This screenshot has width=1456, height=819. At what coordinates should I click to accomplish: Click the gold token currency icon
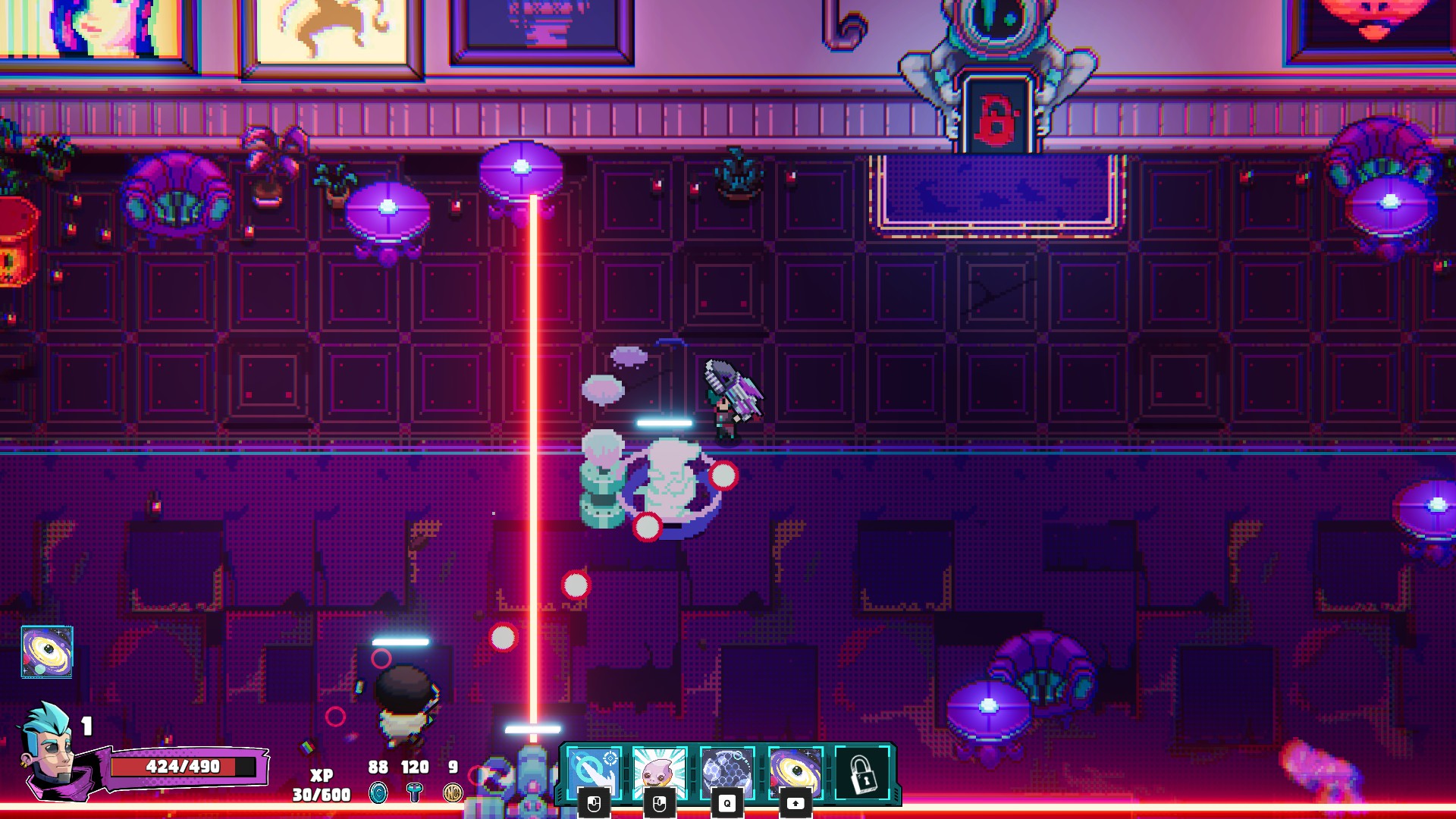coord(453,793)
